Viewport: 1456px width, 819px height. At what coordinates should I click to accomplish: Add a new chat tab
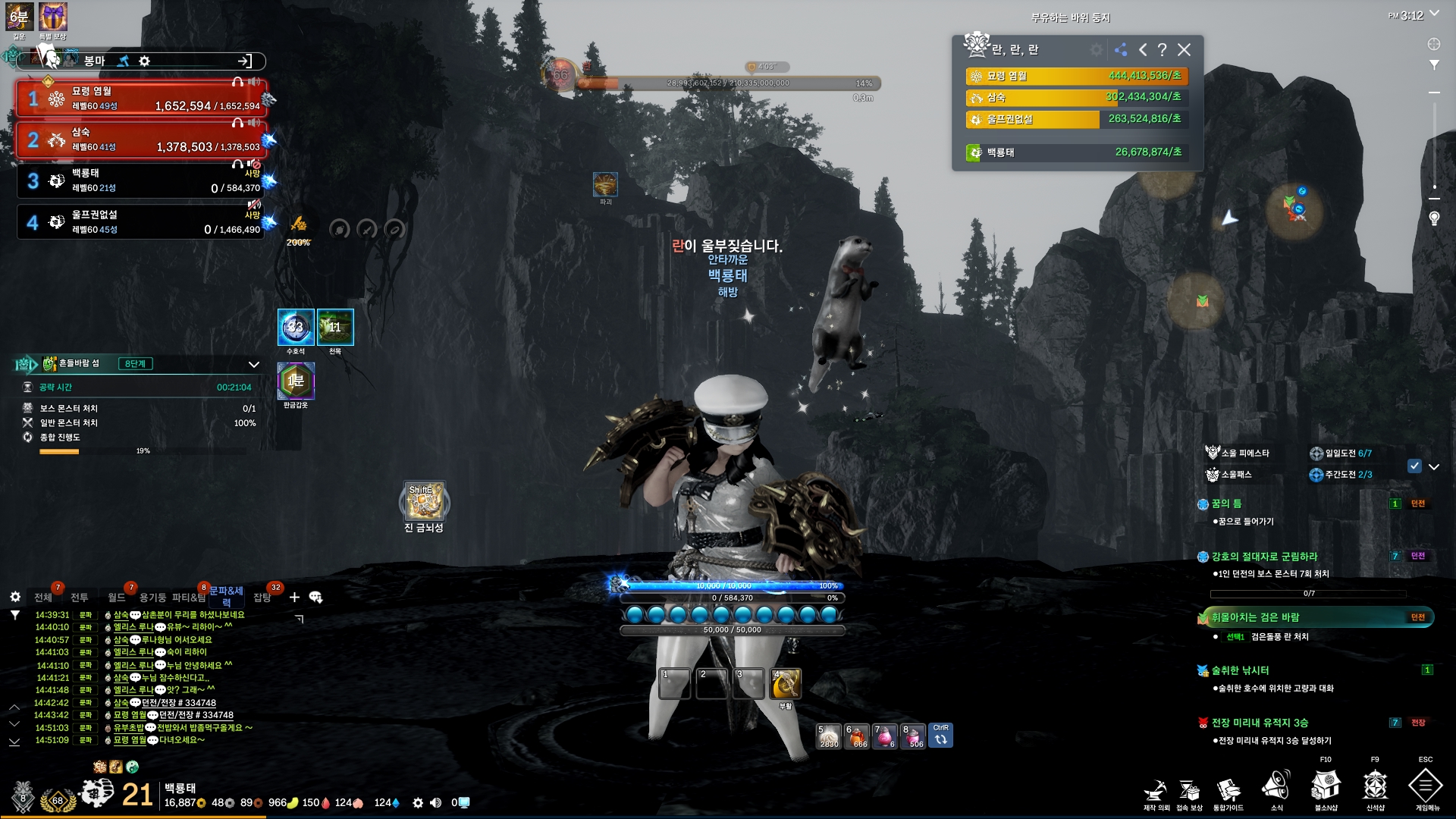click(294, 598)
